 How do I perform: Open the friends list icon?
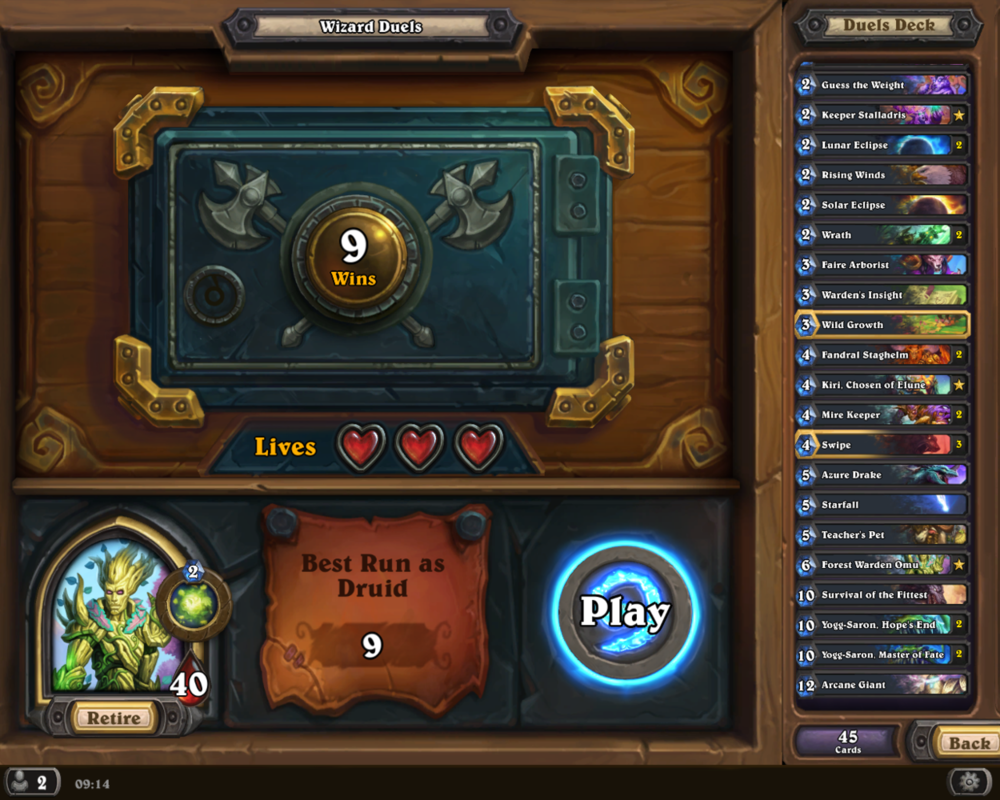tap(31, 782)
